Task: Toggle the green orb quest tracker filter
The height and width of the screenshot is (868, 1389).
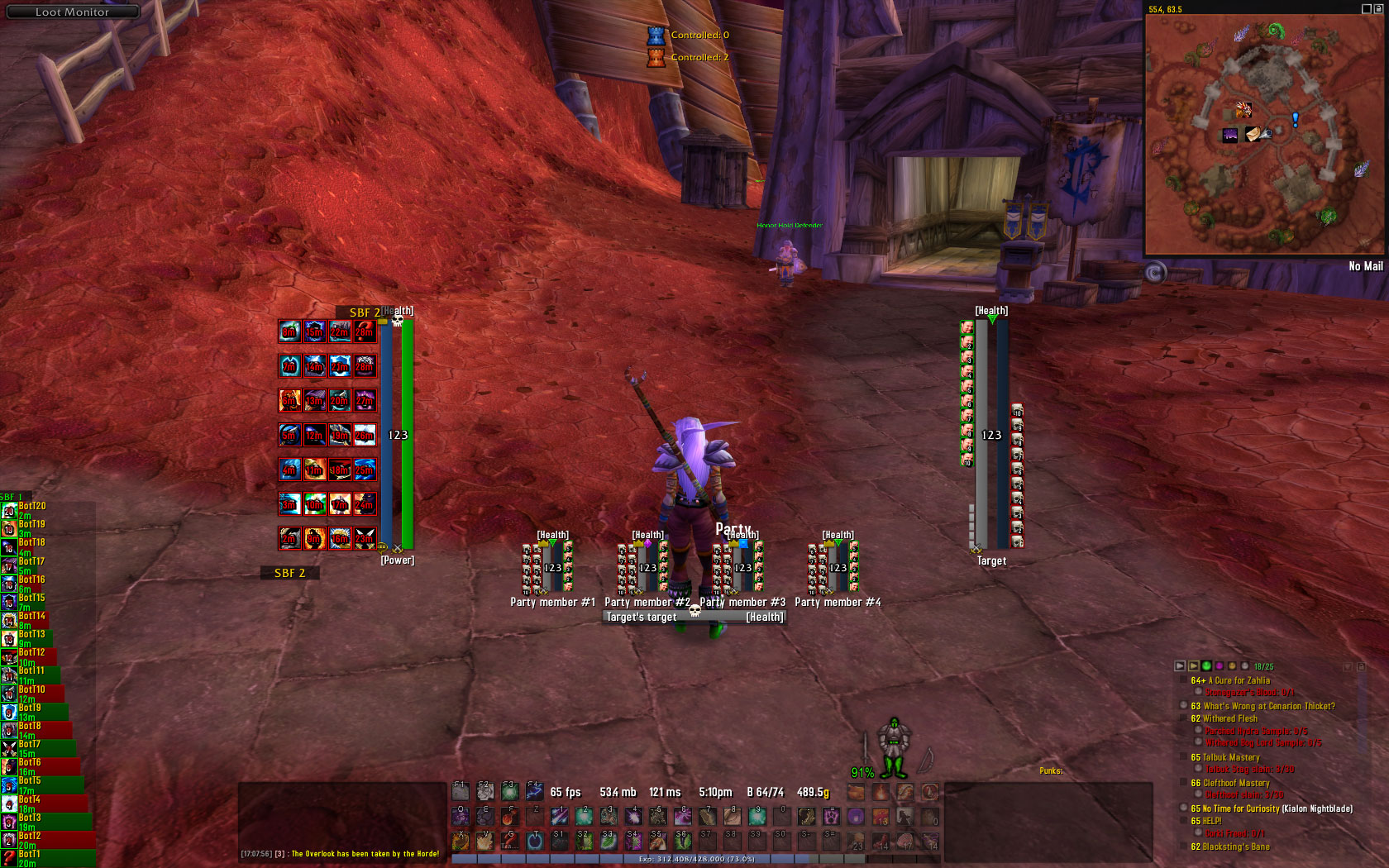Action: point(1206,665)
